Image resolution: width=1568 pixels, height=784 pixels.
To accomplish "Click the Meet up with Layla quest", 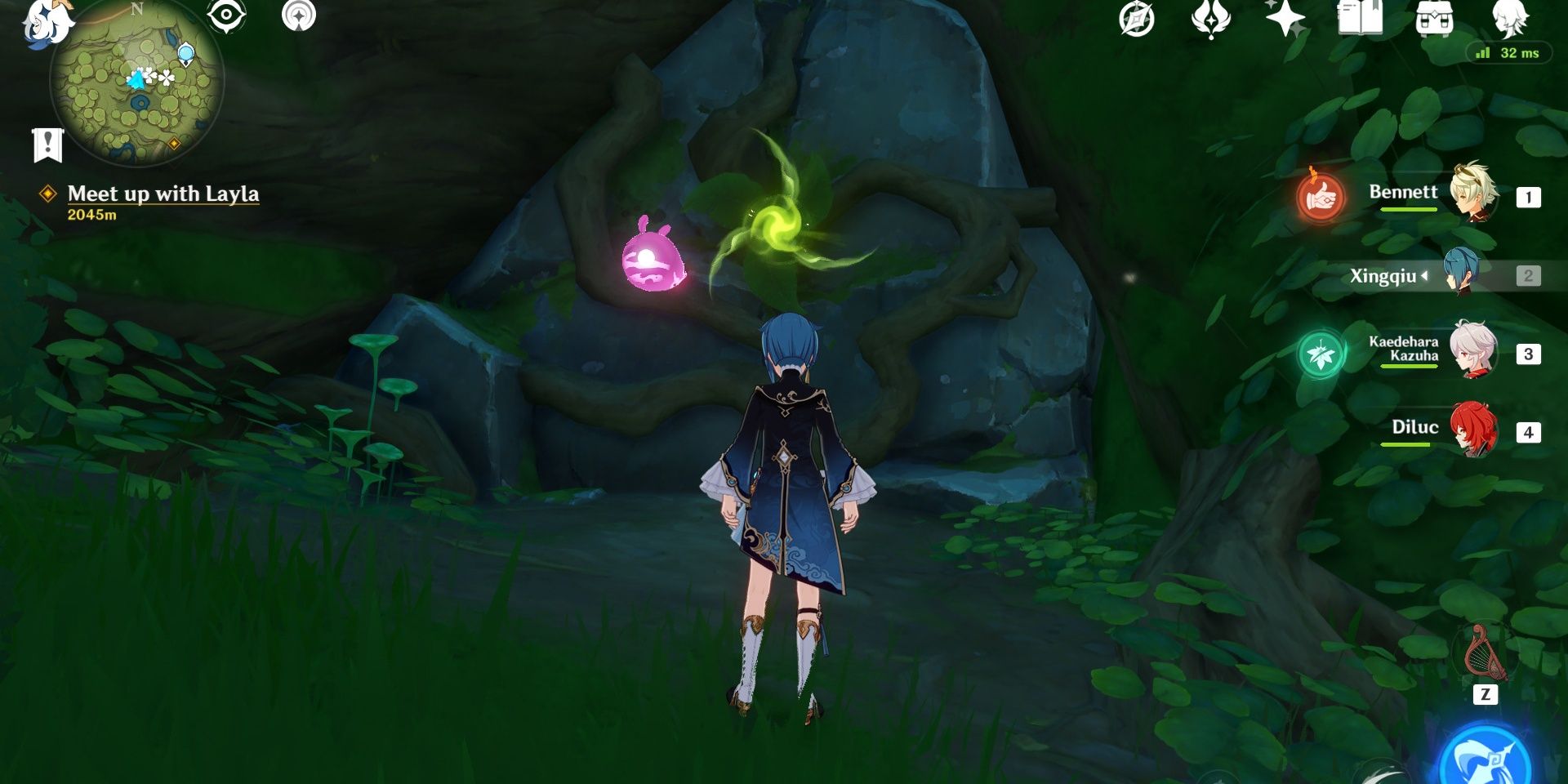I will point(164,194).
